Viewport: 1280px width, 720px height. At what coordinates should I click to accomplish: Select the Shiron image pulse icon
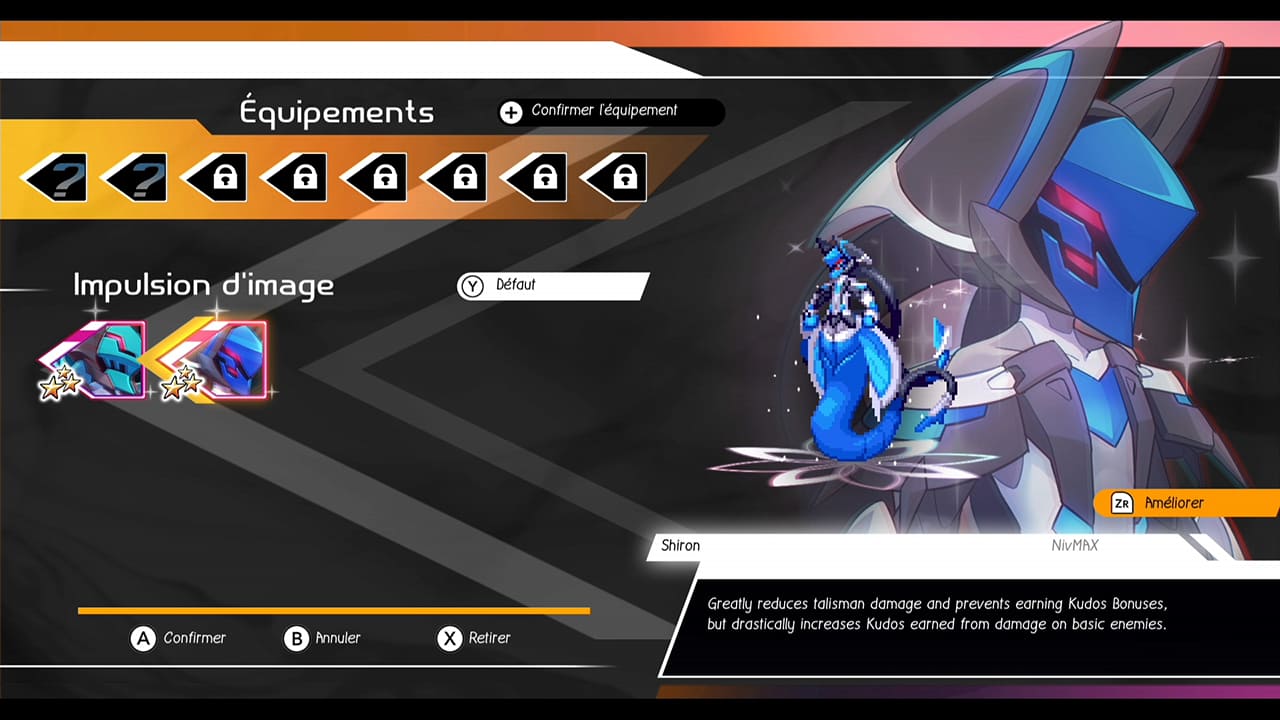(225, 360)
